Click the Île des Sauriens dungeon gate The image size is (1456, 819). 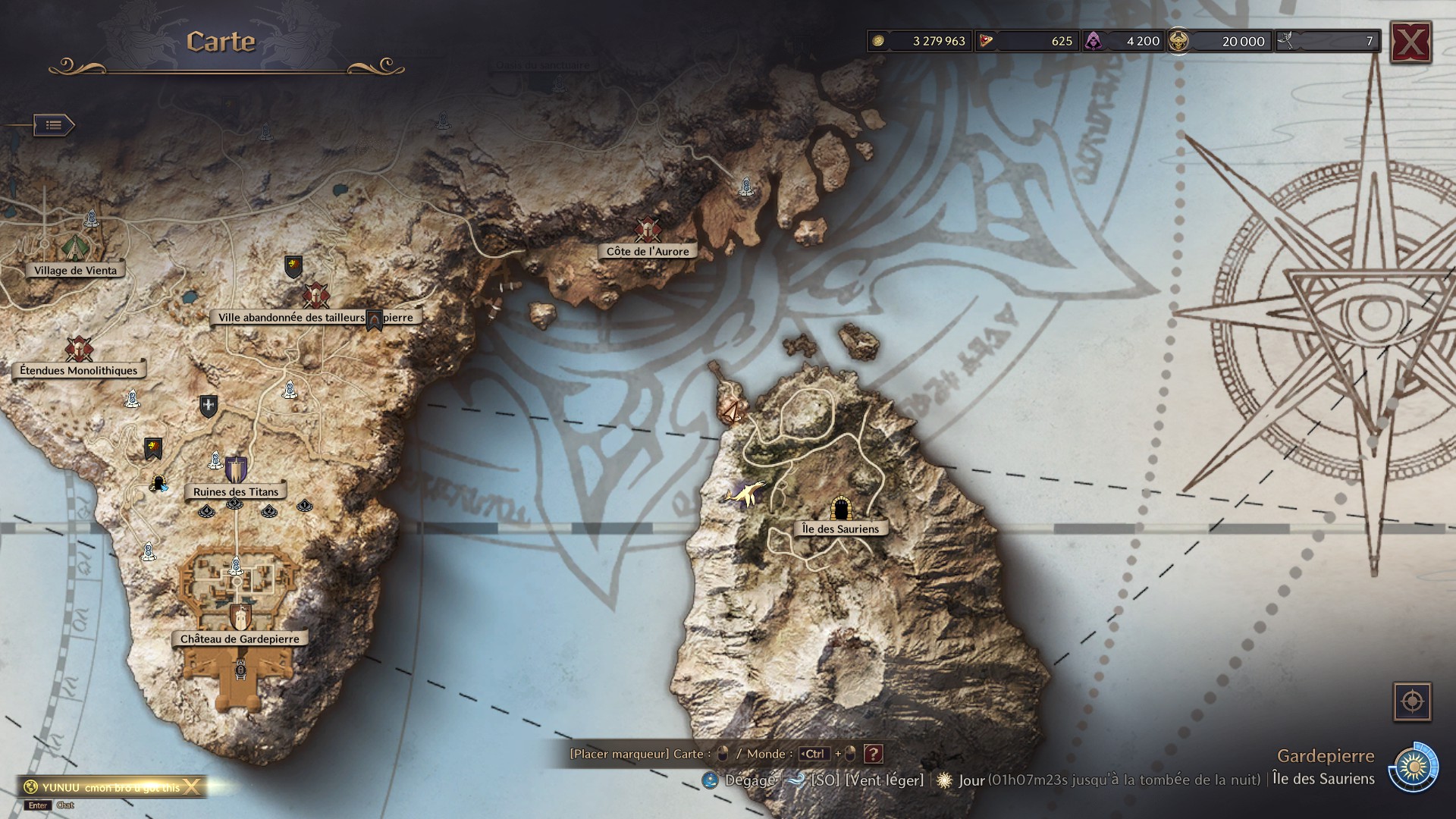click(x=839, y=508)
